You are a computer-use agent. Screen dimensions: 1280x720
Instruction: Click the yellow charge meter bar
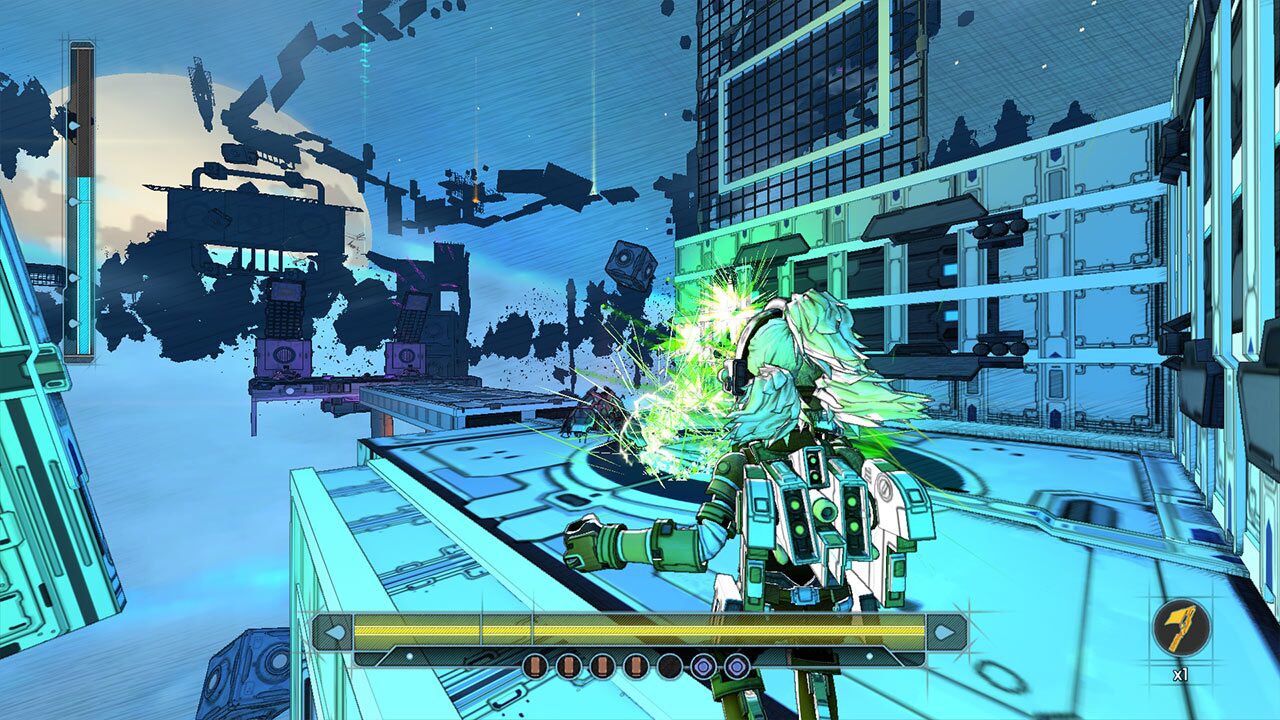click(640, 629)
